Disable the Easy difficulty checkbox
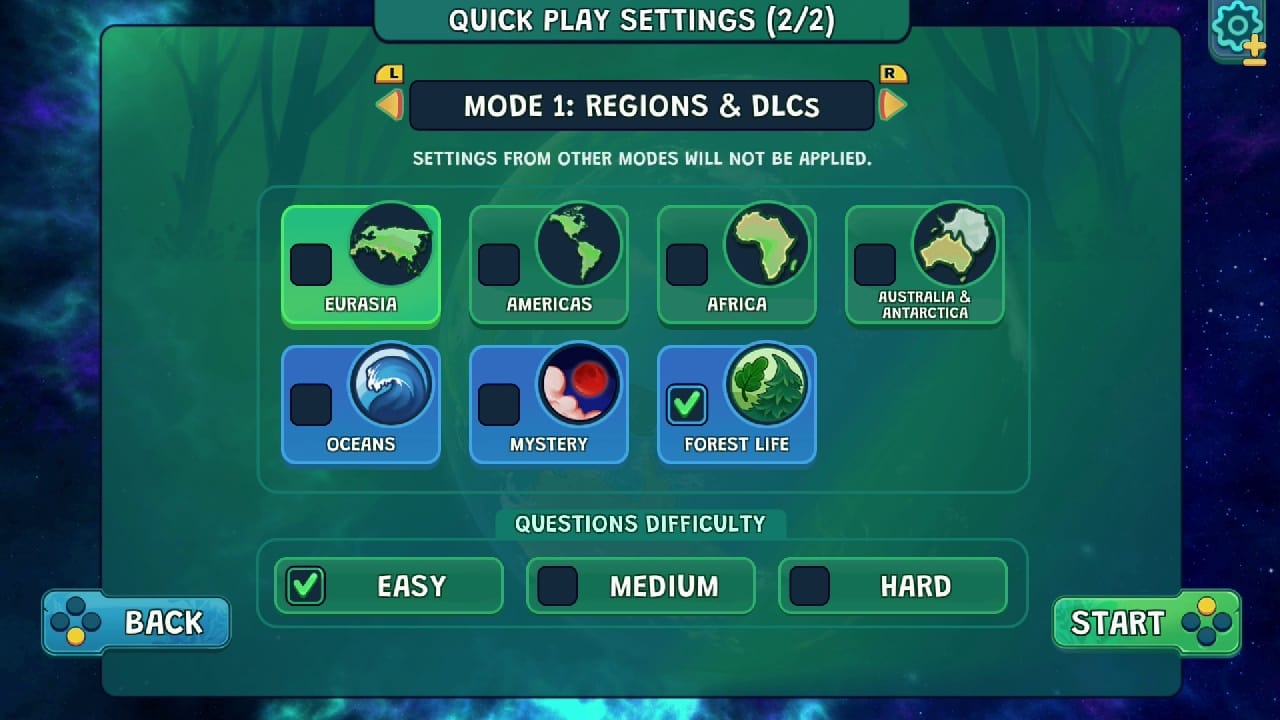This screenshot has height=720, width=1280. [306, 586]
